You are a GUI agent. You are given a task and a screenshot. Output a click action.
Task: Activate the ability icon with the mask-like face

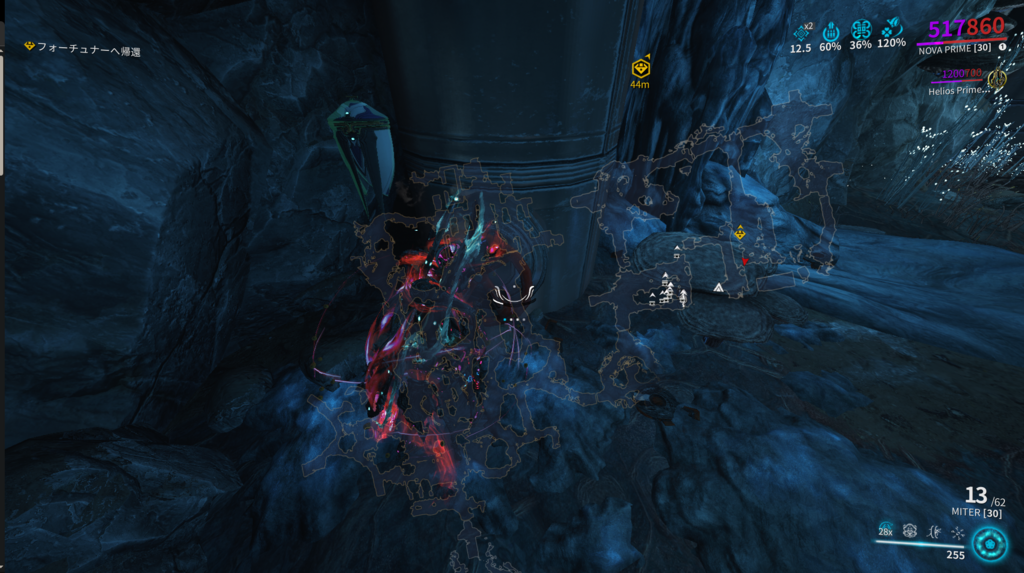pos(910,531)
